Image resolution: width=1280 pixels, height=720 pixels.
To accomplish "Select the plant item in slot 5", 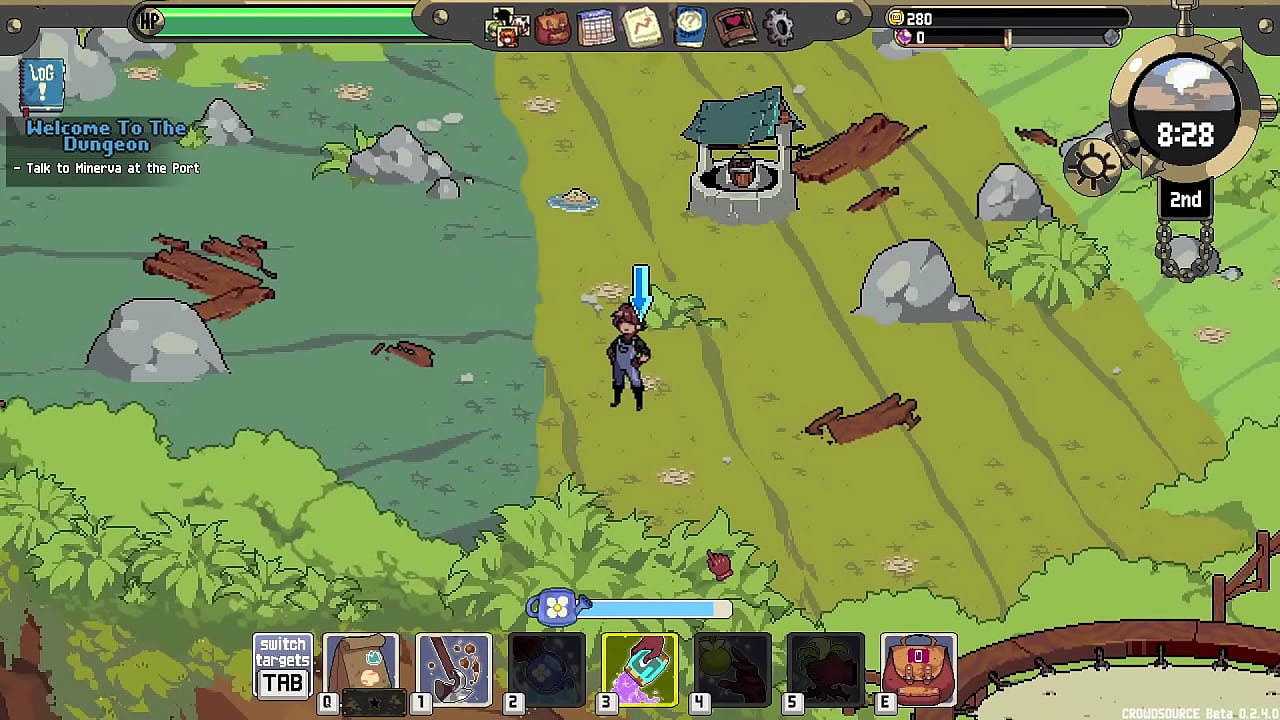I will coord(825,666).
